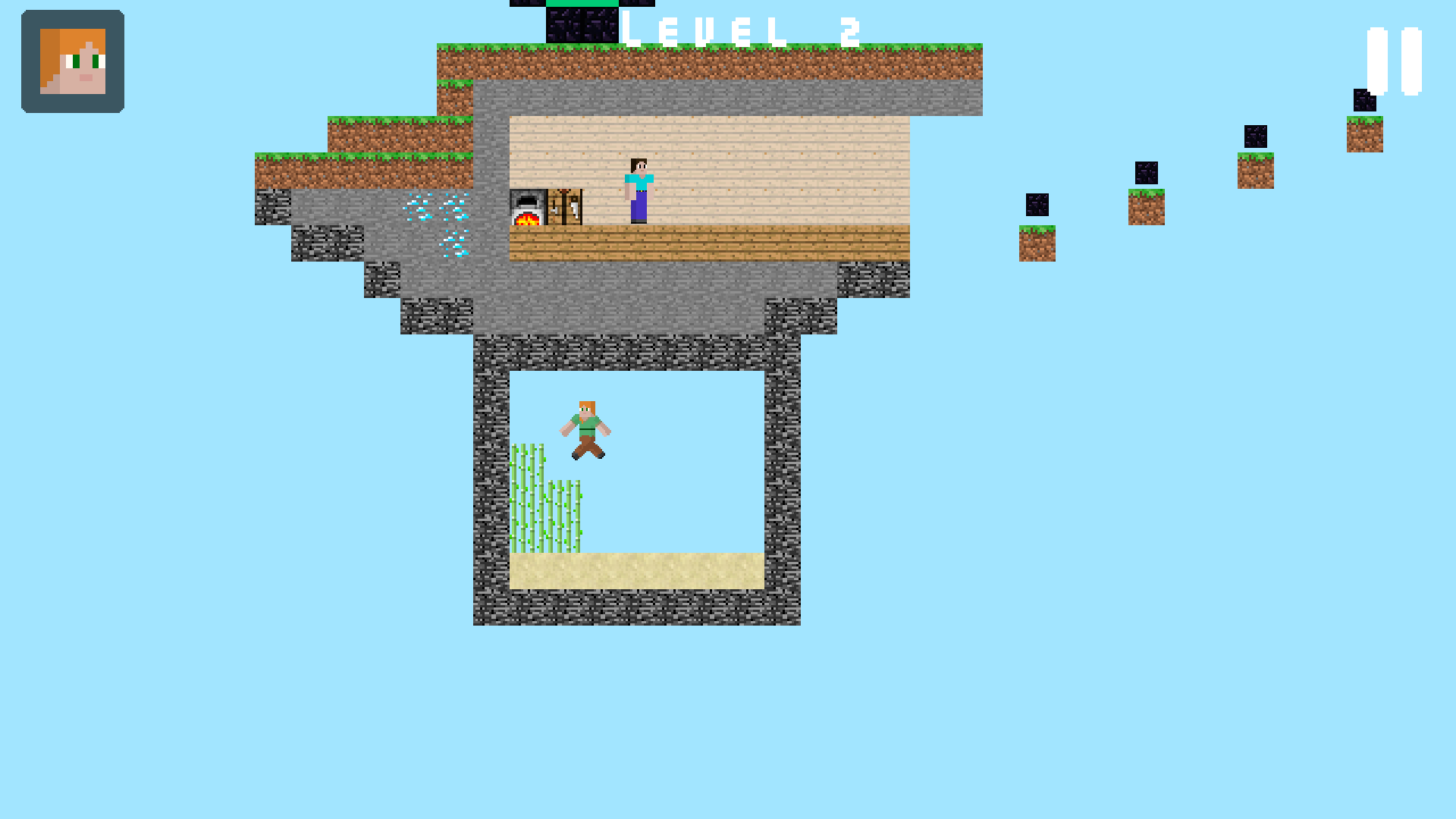1456x819 pixels.
Task: Select the Steve character inside the house
Action: pos(638,190)
